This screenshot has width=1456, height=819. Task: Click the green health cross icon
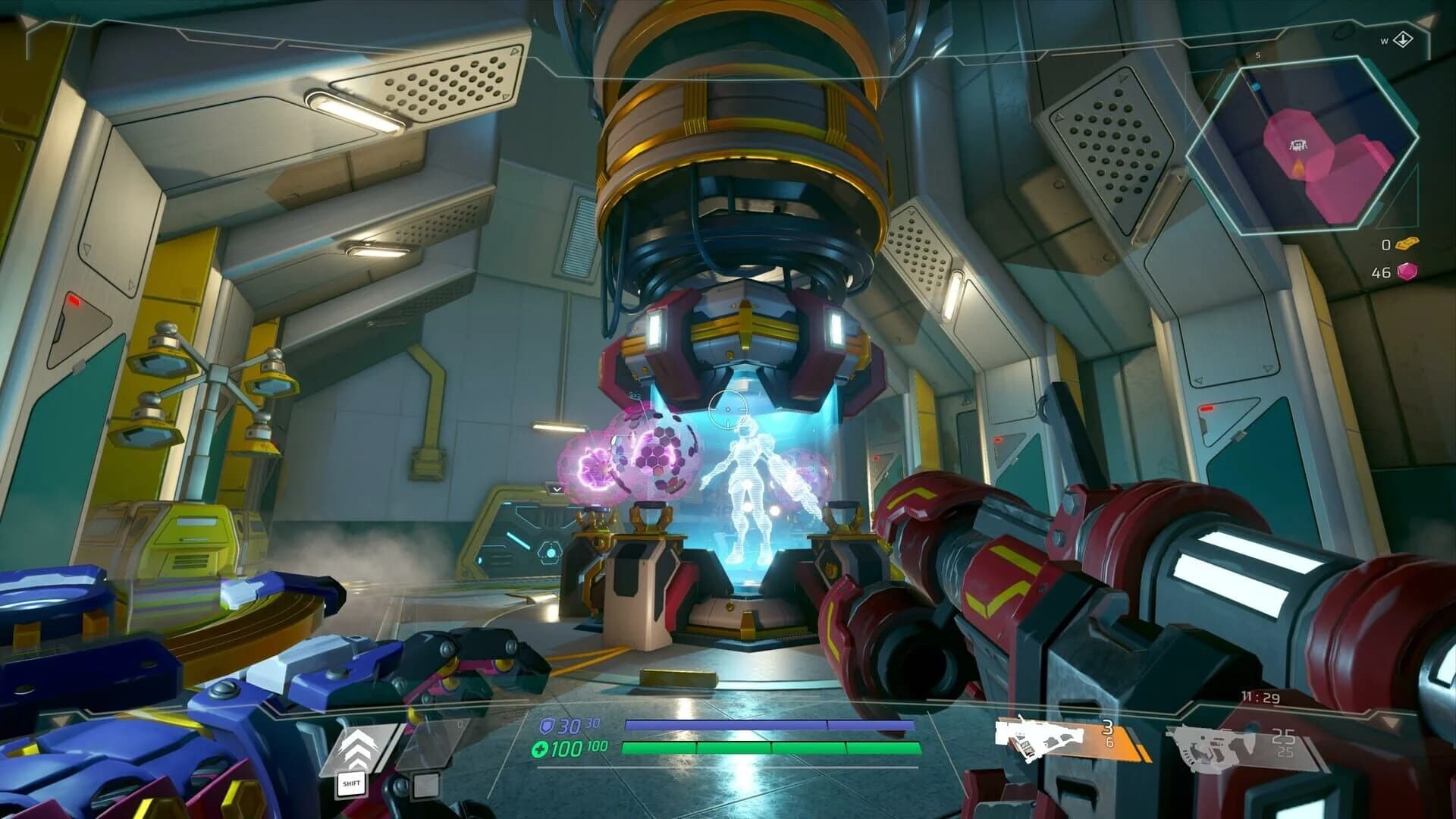pyautogui.click(x=540, y=748)
